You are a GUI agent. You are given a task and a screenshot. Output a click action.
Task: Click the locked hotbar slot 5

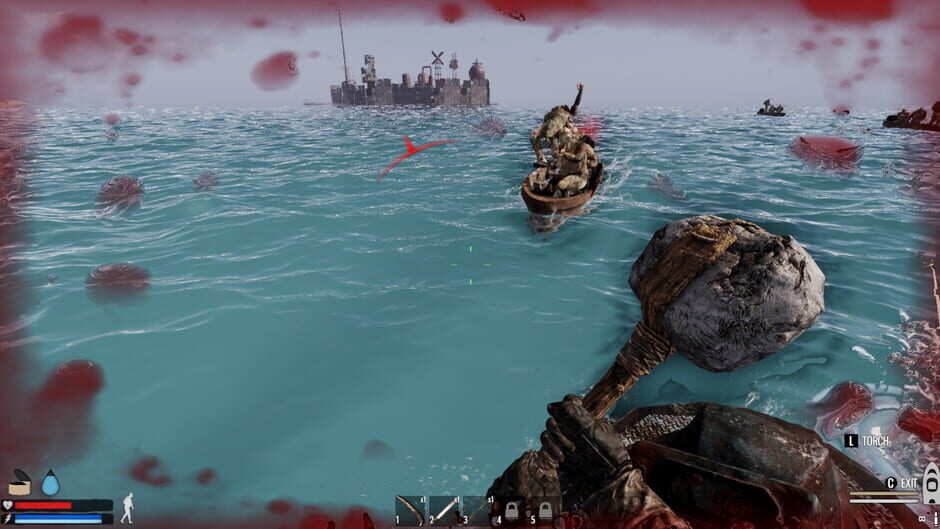(x=544, y=510)
